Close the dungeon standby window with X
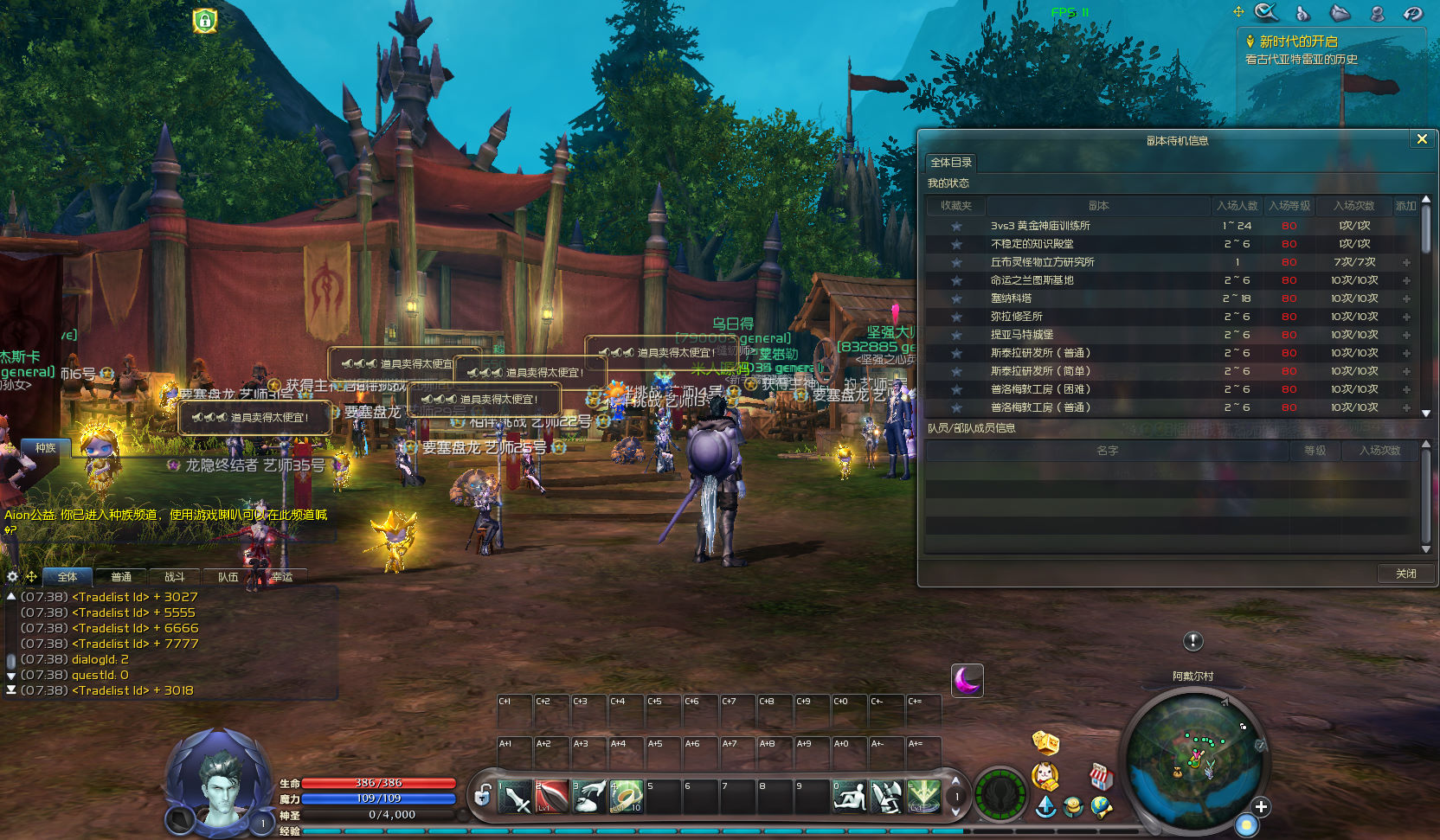The image size is (1440, 840). 1421,139
